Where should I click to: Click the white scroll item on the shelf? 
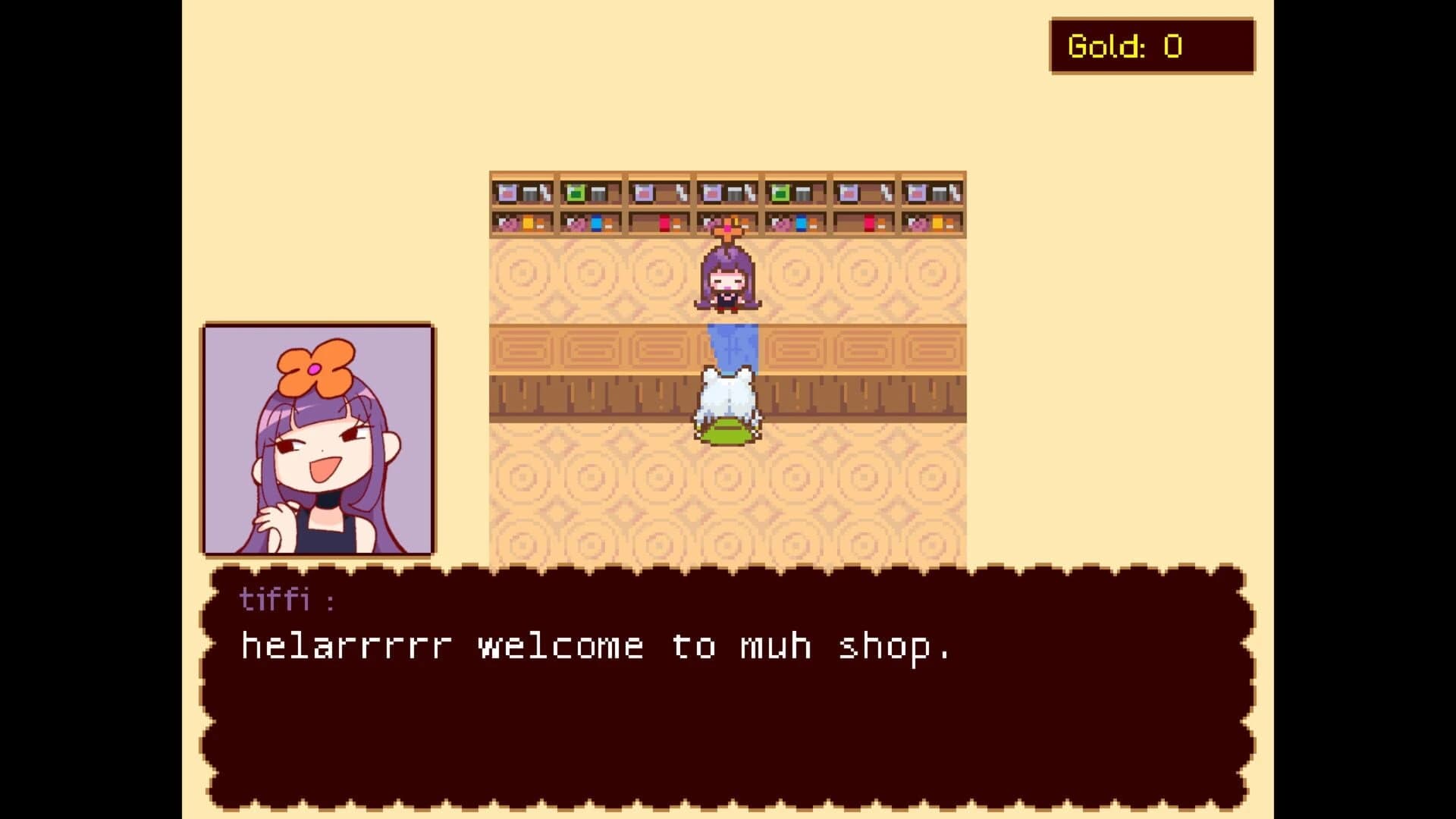coord(547,191)
